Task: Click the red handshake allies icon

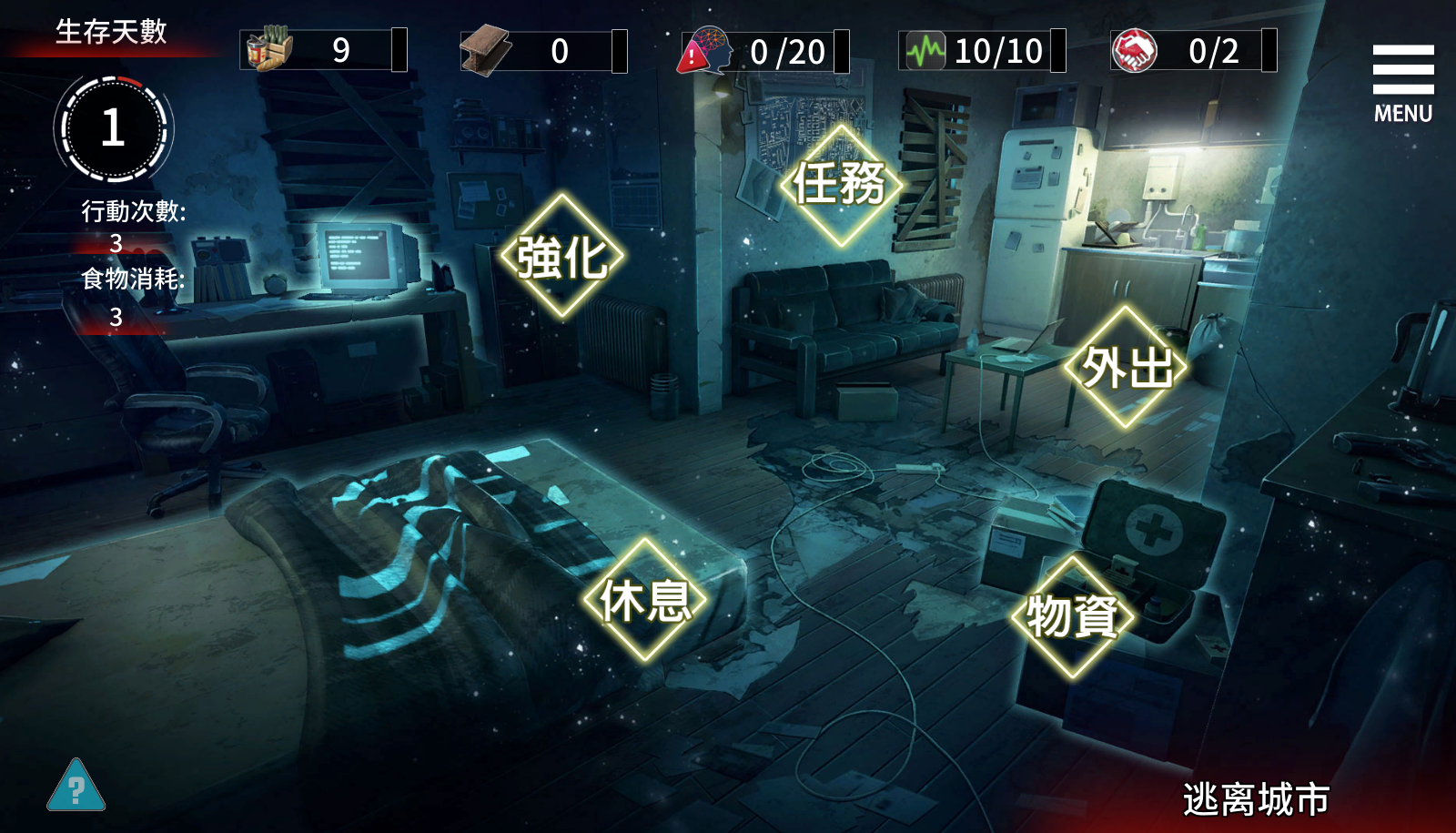Action: (1134, 50)
